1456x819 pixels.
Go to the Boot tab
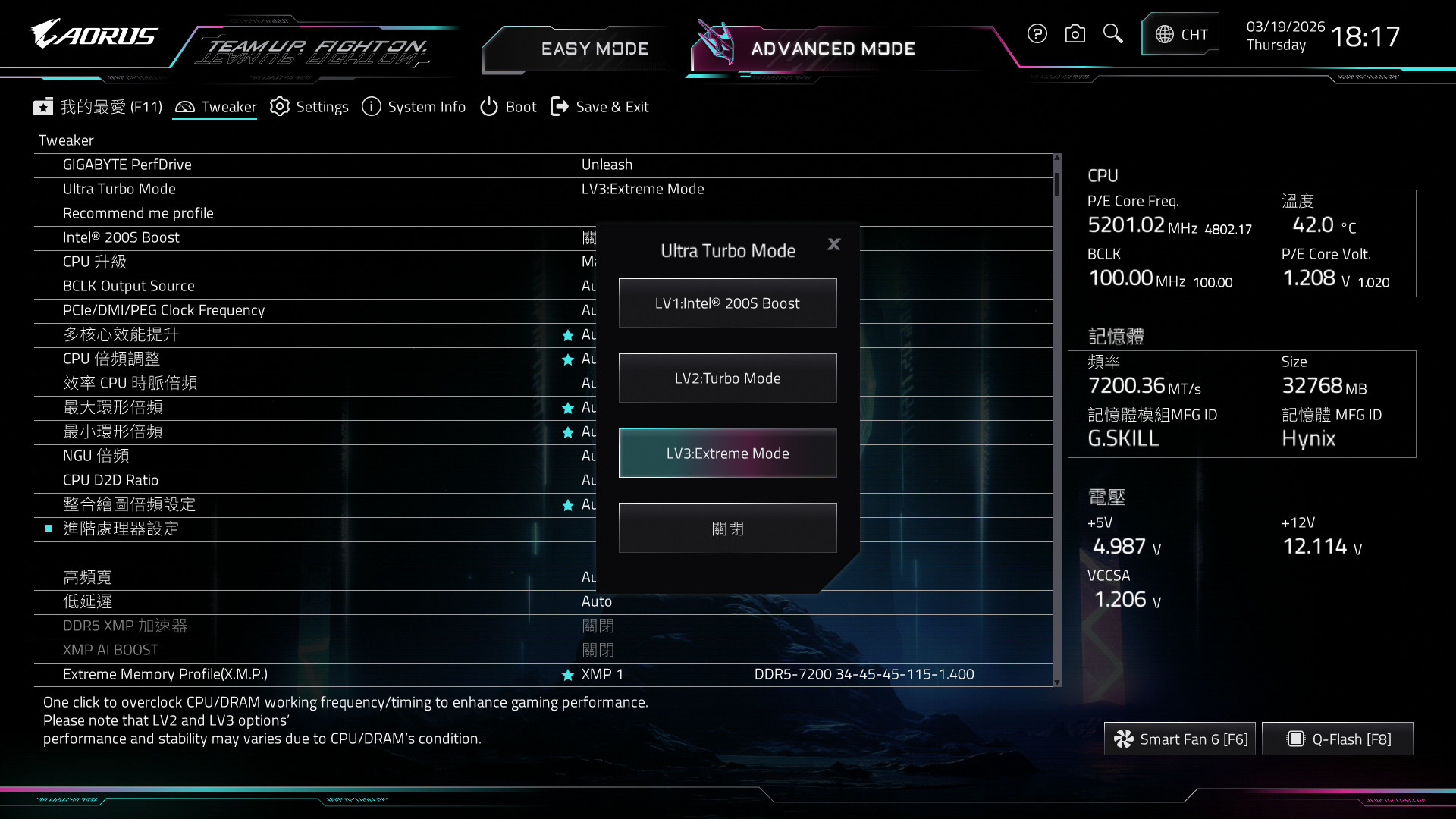[508, 107]
